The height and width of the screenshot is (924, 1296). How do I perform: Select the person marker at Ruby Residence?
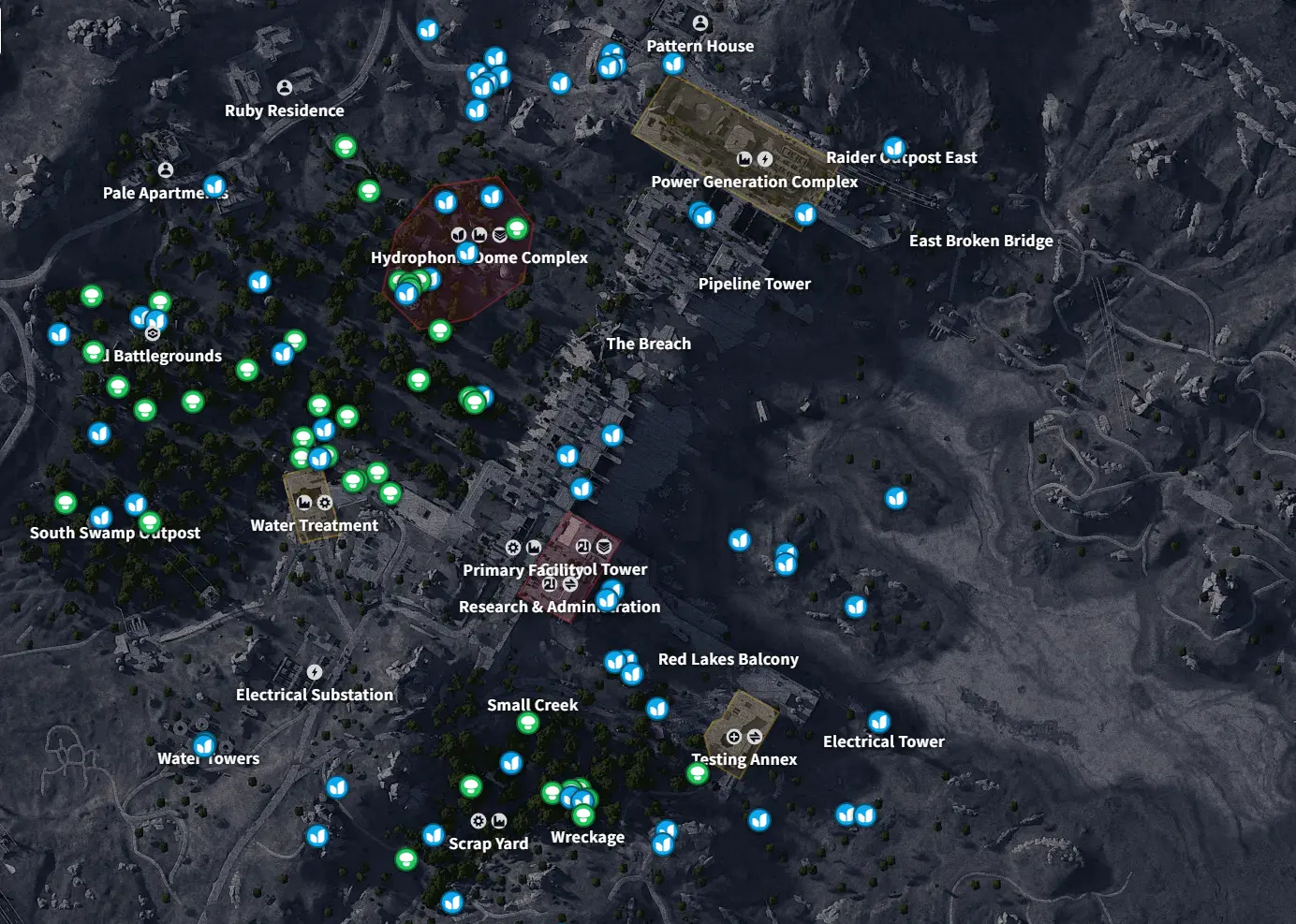coord(284,87)
